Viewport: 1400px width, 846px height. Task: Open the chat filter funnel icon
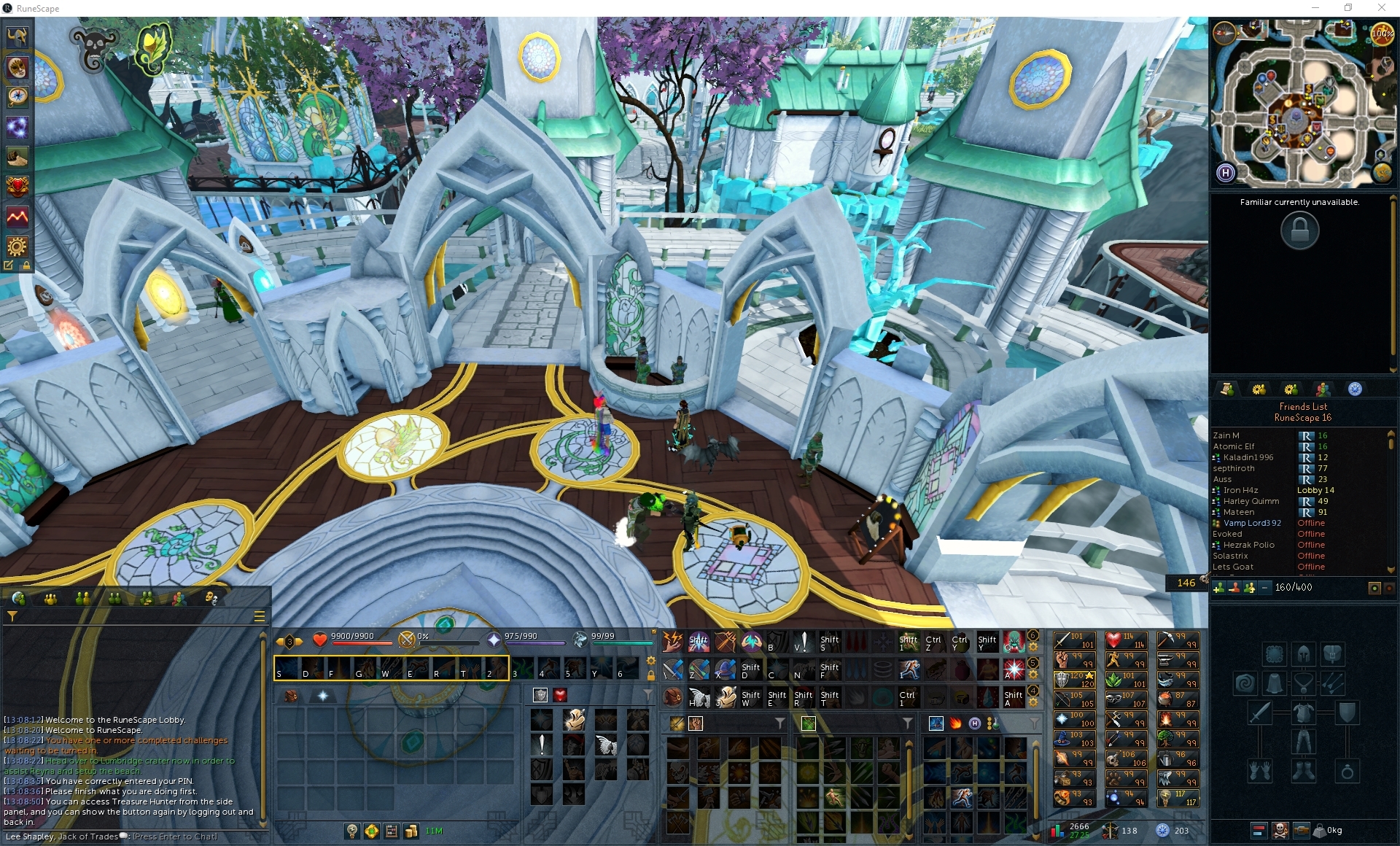click(x=12, y=616)
